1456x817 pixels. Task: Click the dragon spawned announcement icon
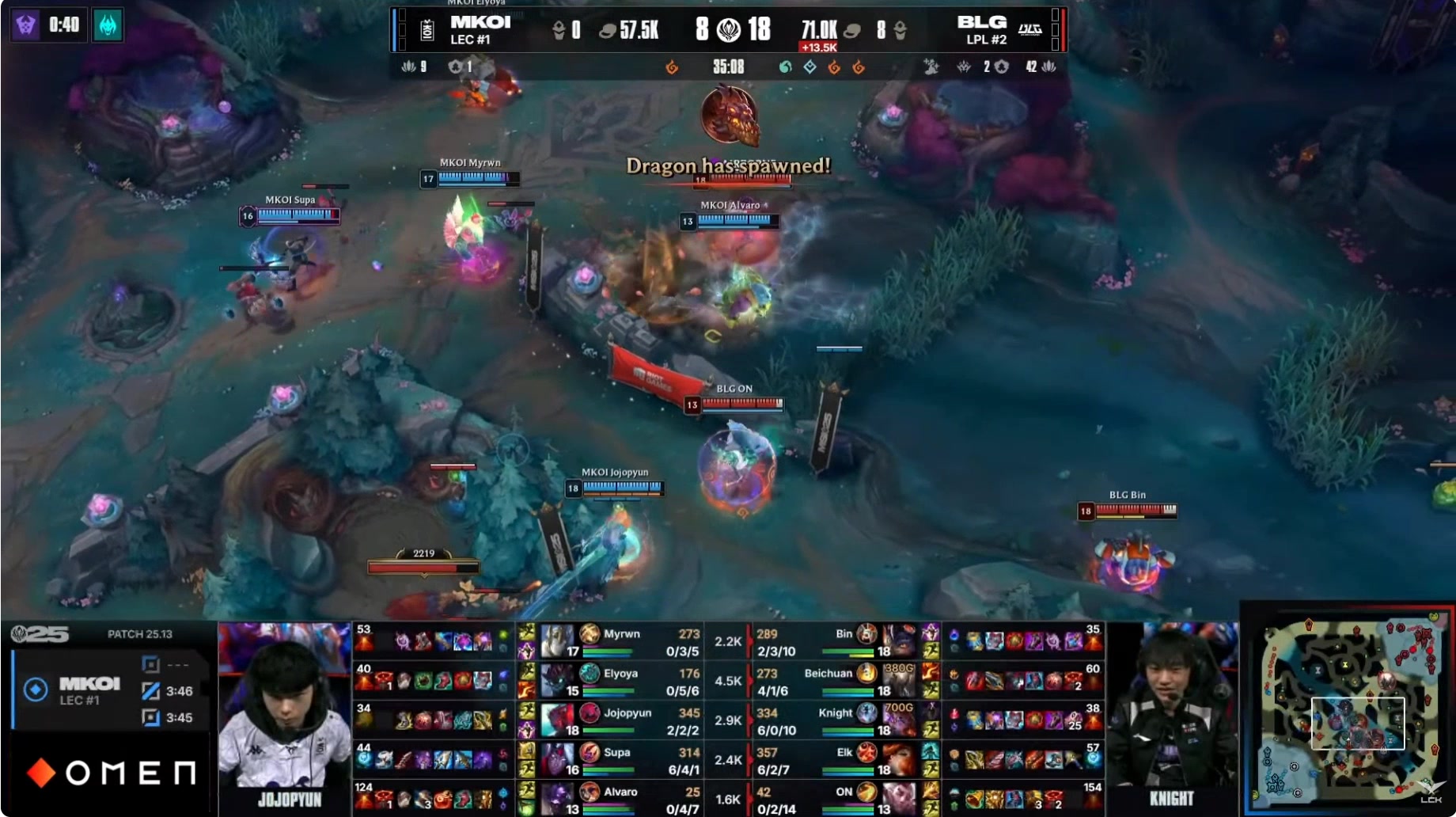click(729, 116)
